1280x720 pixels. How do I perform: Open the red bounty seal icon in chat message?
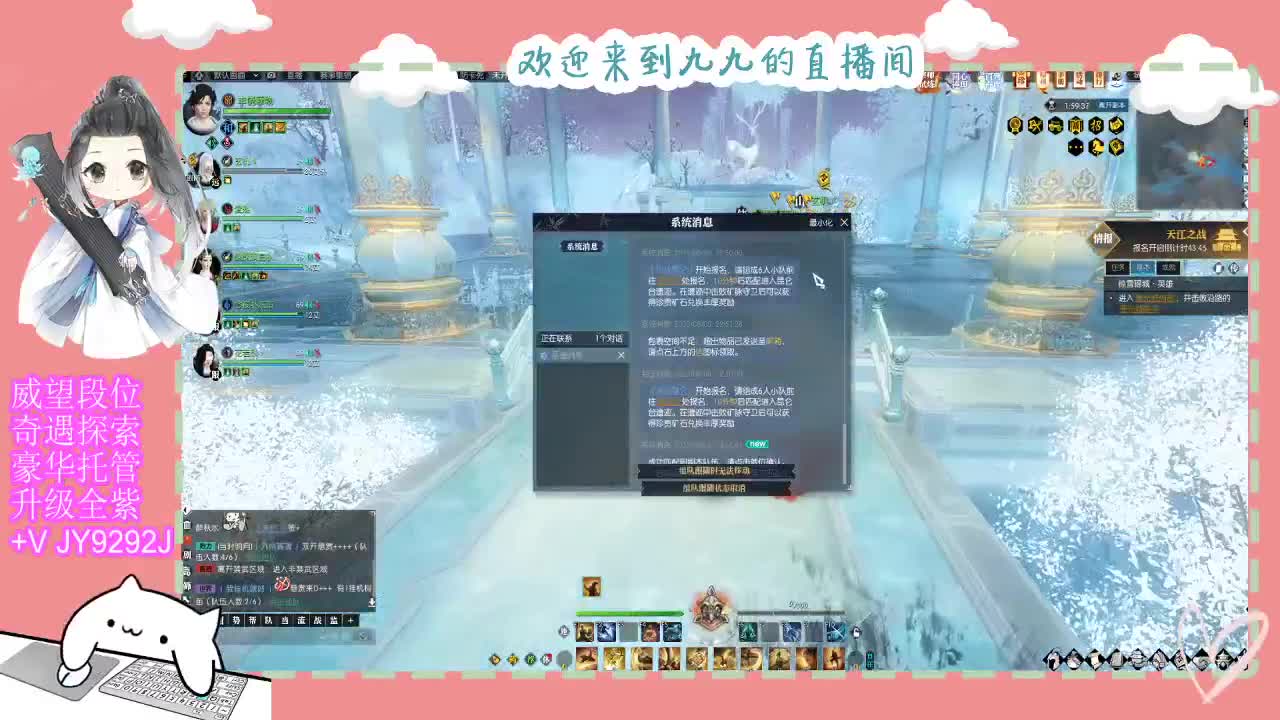pos(283,585)
